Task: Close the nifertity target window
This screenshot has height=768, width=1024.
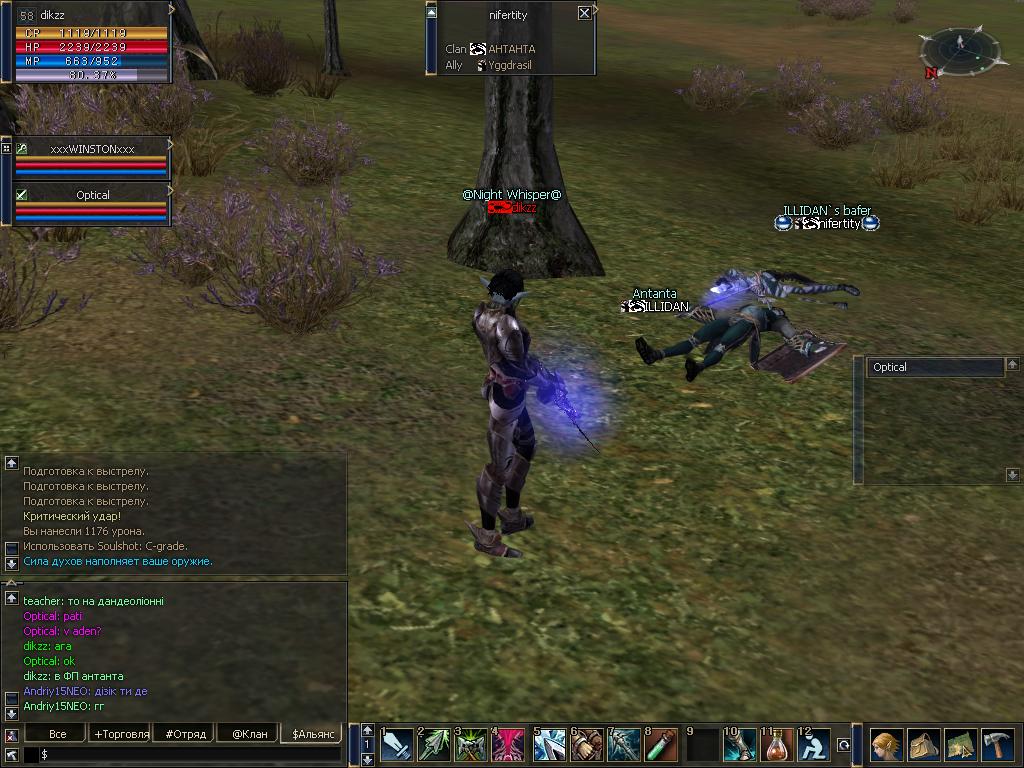Action: 584,14
